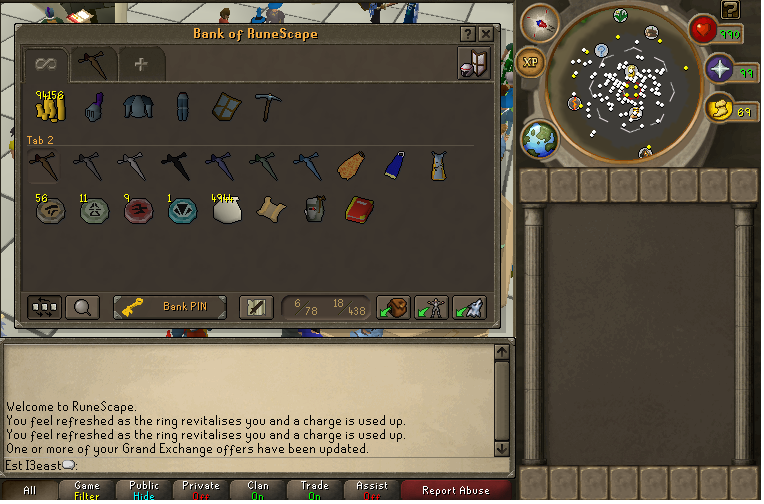Viewport: 764px width, 504px height.
Task: Switch to the infinity all-items tab
Action: pos(45,65)
